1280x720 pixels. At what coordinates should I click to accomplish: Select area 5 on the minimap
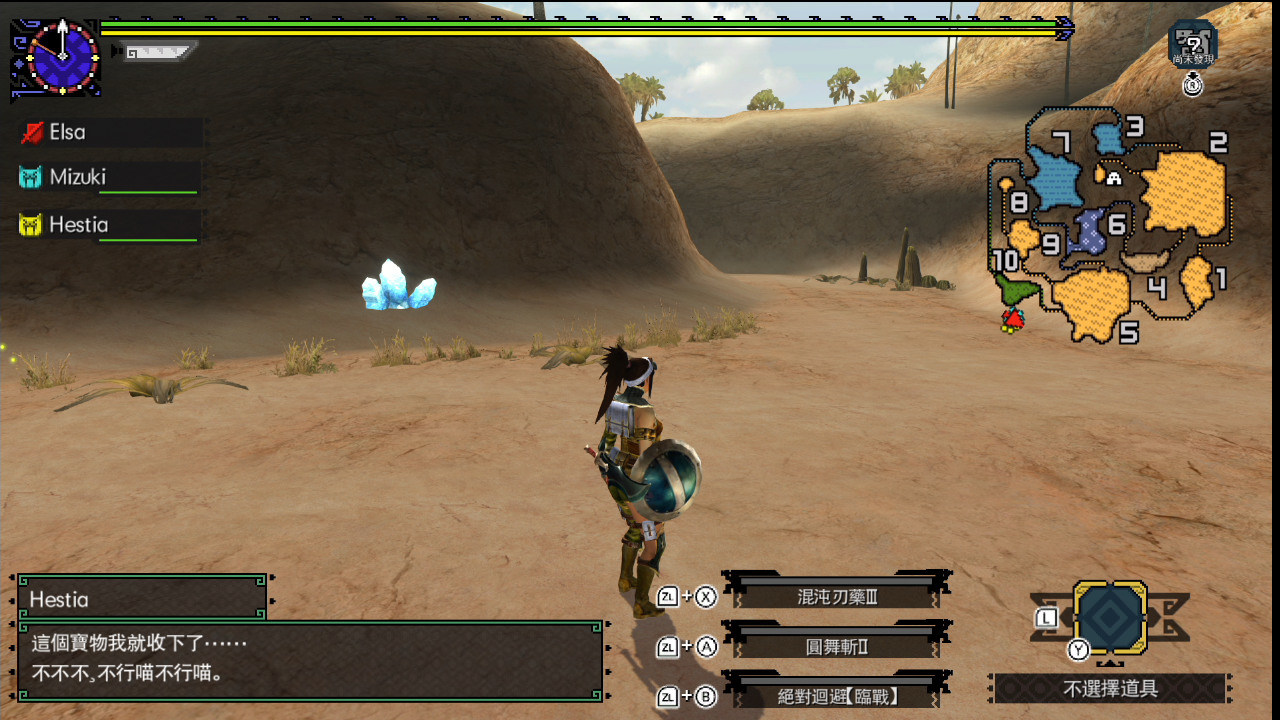(1090, 300)
